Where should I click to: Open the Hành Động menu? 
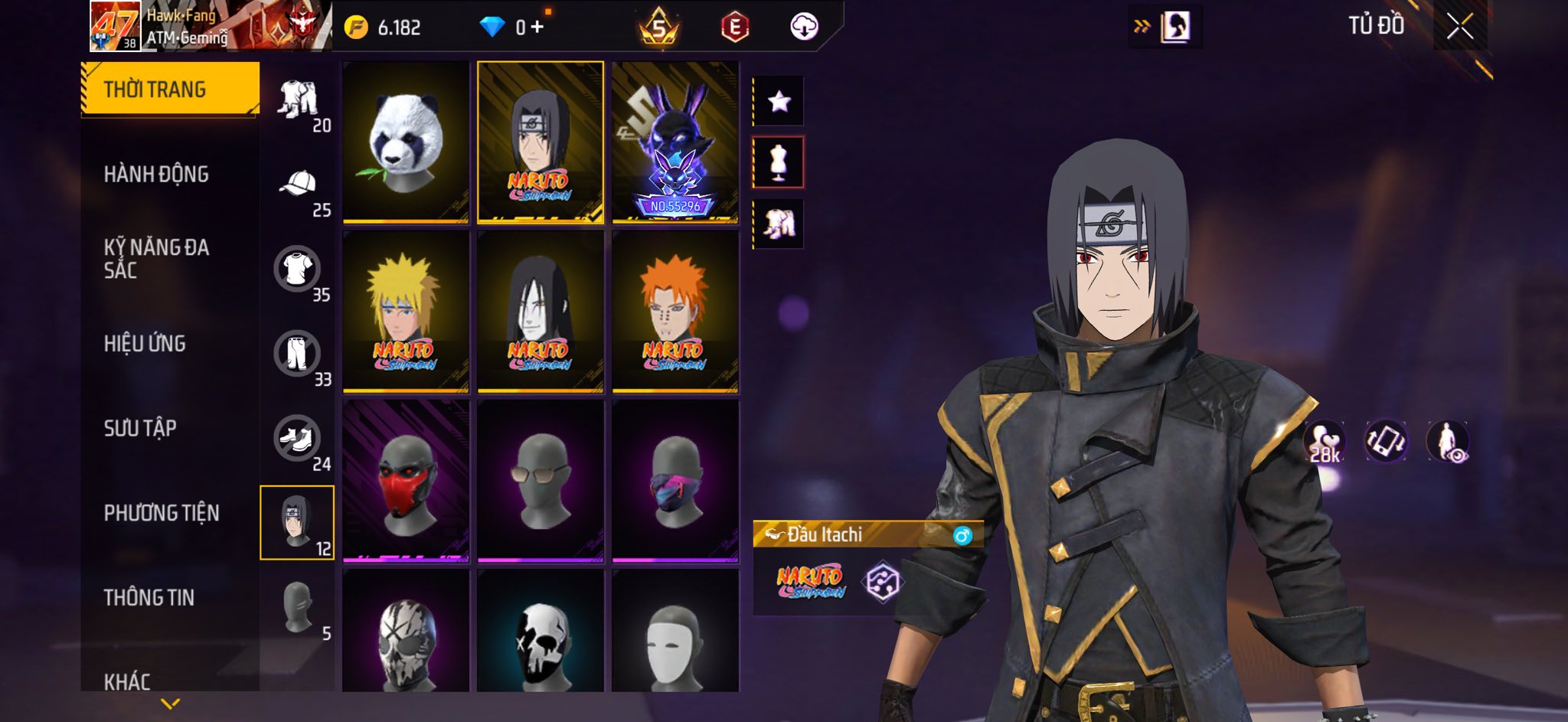(156, 175)
